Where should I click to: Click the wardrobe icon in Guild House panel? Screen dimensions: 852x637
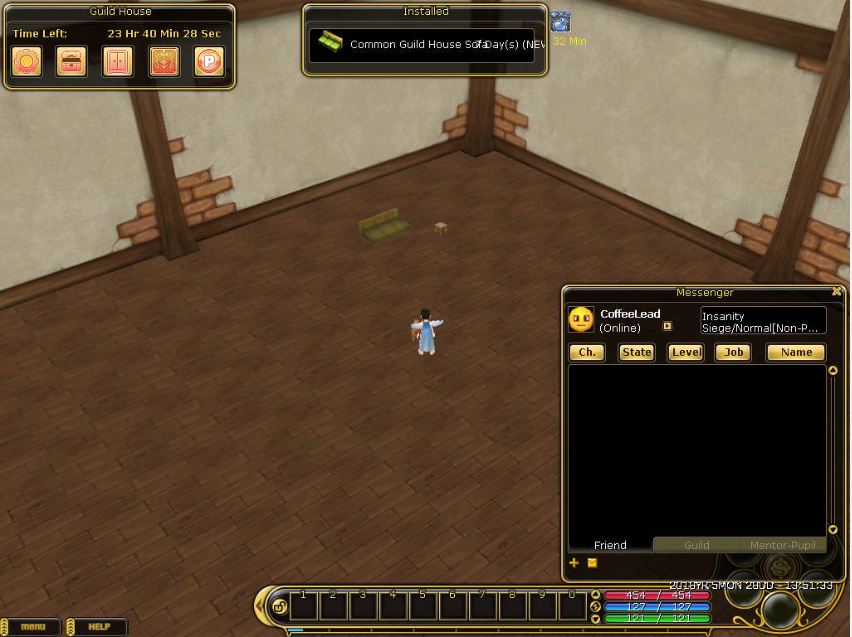pyautogui.click(x=117, y=62)
